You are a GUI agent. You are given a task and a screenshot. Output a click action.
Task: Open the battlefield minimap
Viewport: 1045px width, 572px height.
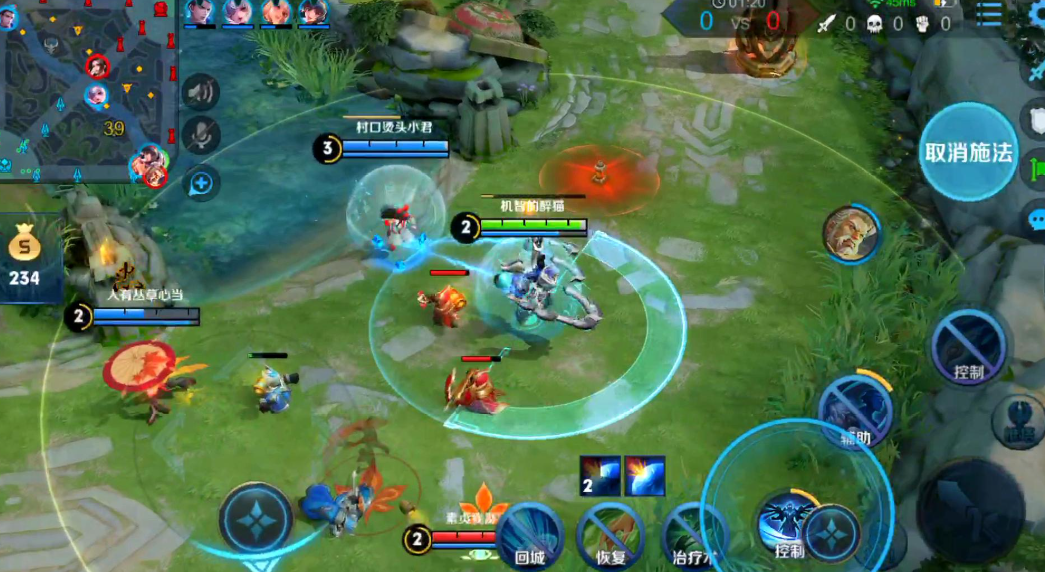(88, 92)
